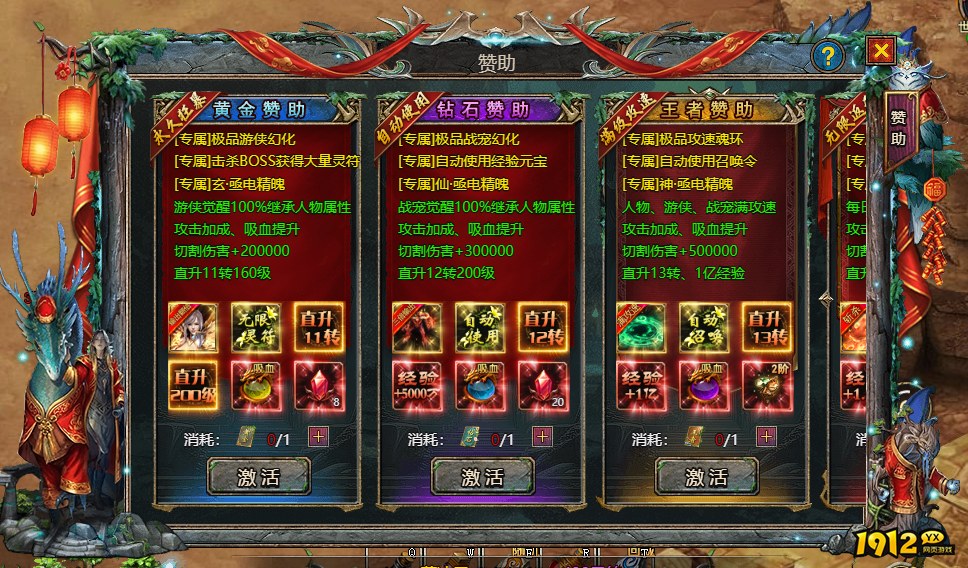Activate the 王者赞助 package
Screen dimensions: 968x568
(x=707, y=477)
